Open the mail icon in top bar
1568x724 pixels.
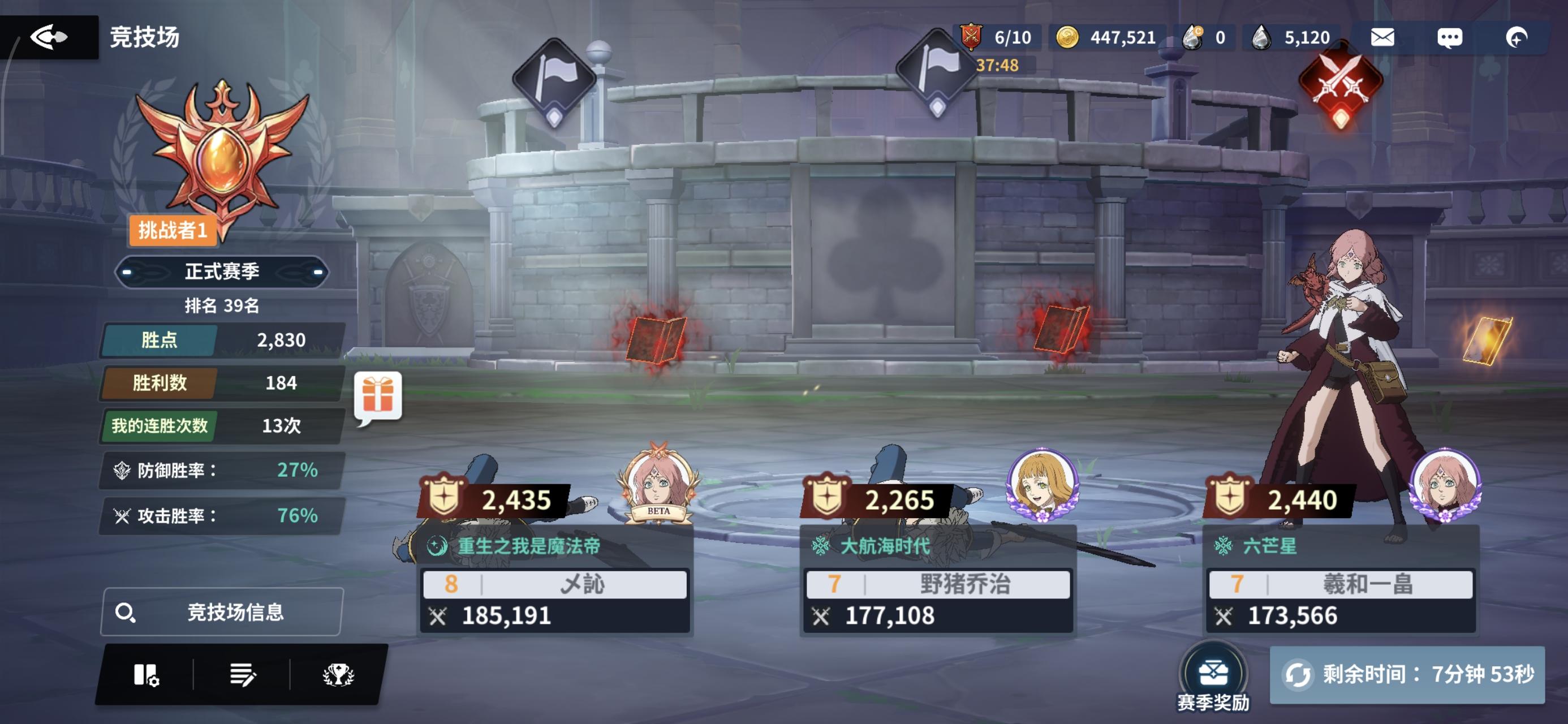point(1383,37)
